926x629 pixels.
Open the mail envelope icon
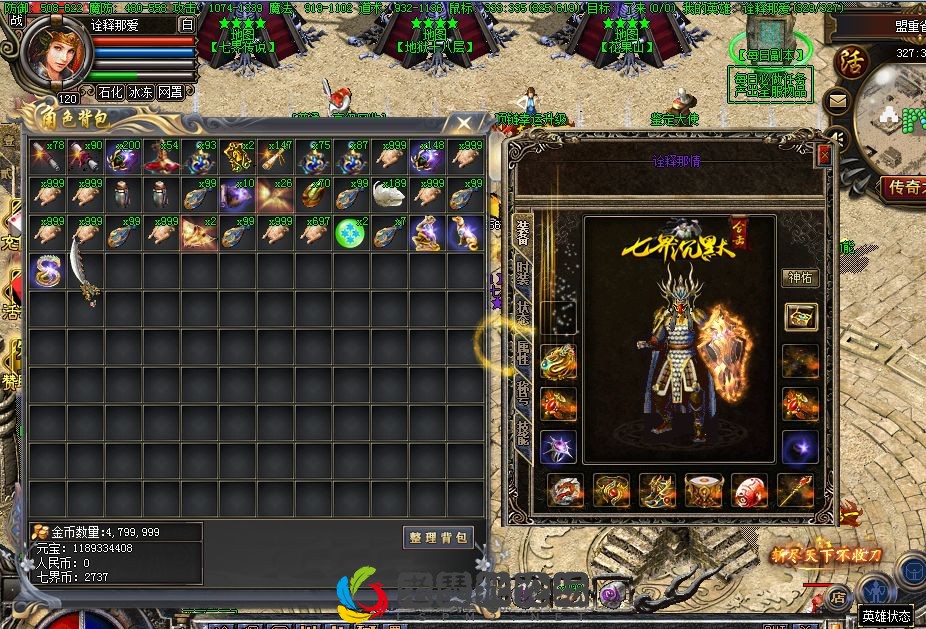838,101
